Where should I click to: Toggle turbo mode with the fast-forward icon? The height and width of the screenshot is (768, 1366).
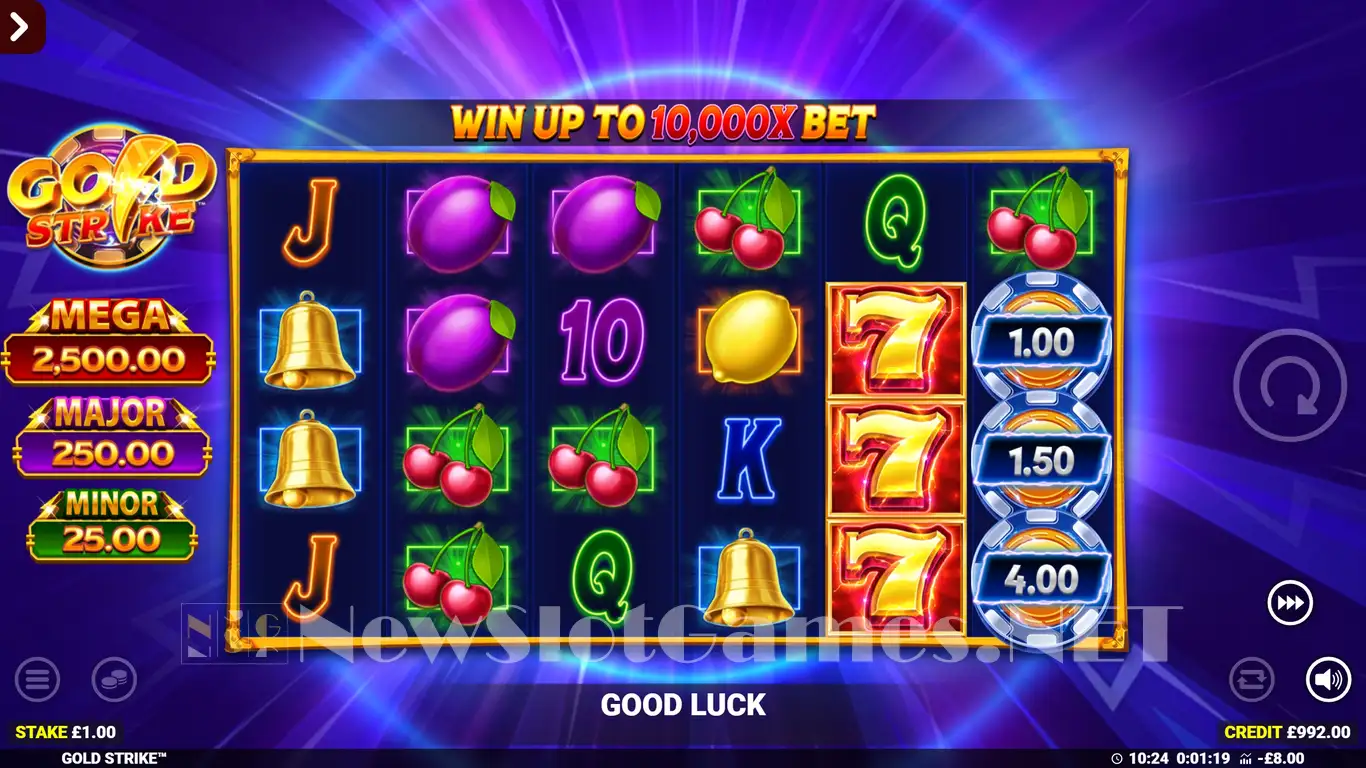click(1290, 603)
